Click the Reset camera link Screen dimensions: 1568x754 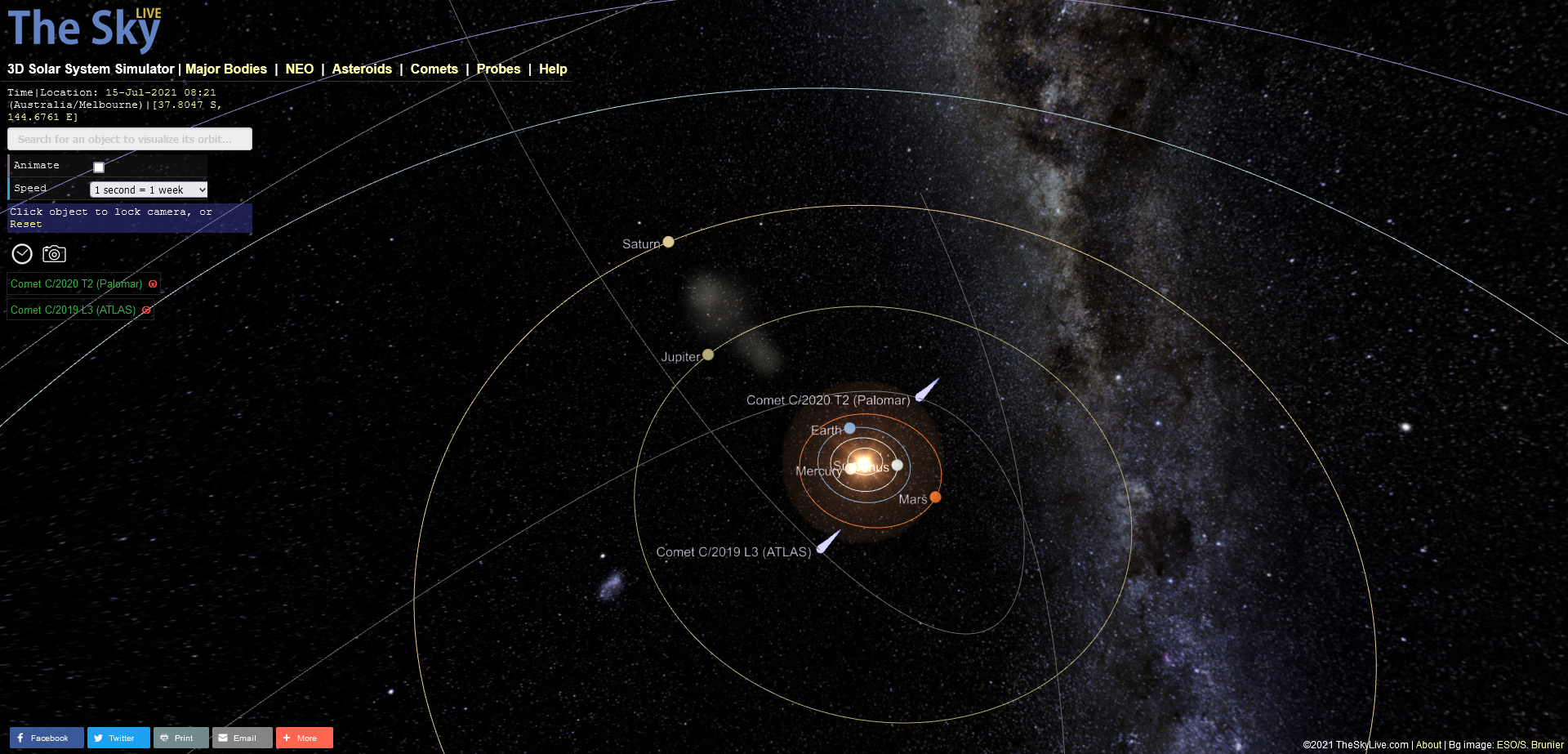[25, 223]
